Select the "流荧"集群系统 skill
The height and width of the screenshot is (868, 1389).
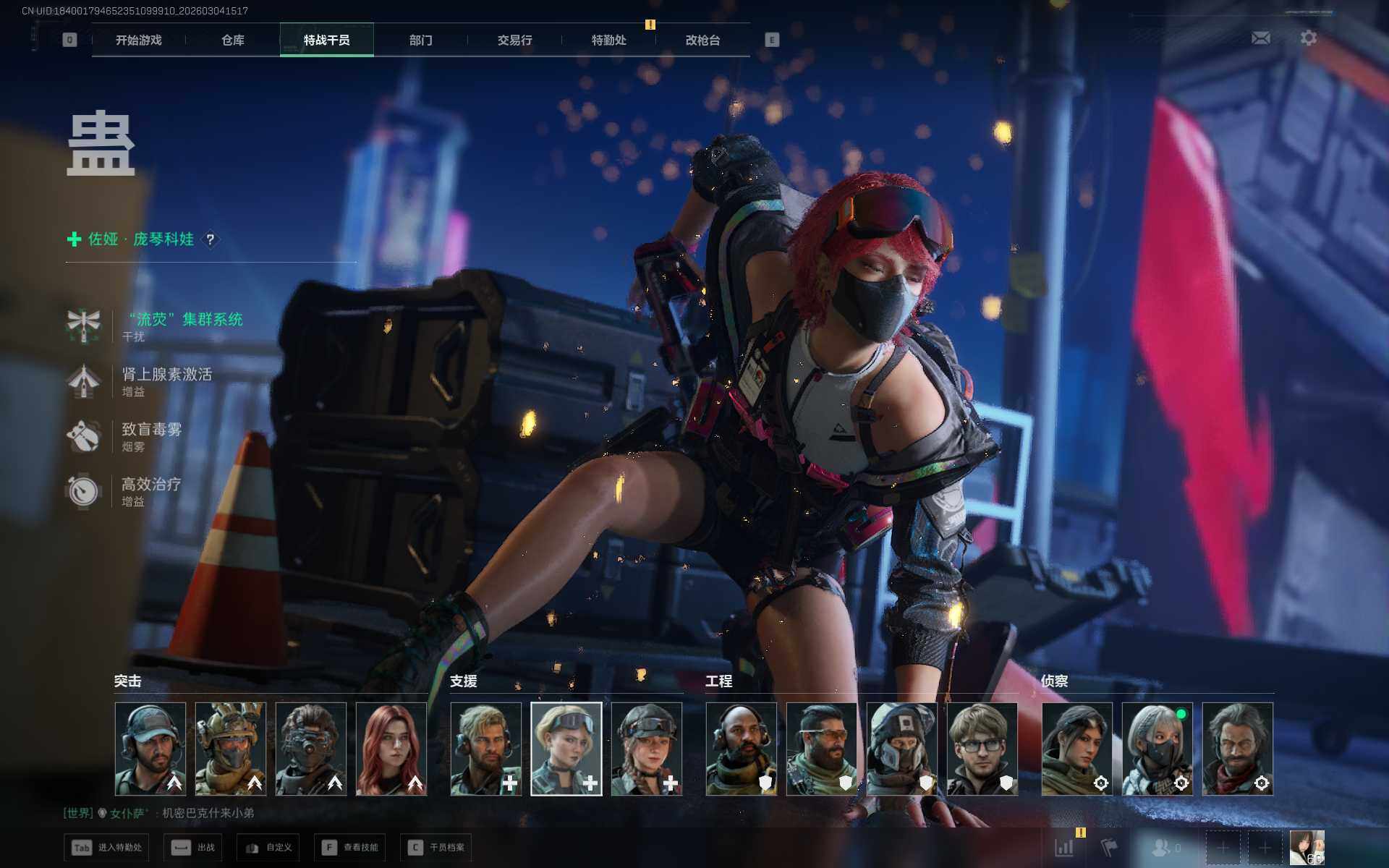(185, 320)
